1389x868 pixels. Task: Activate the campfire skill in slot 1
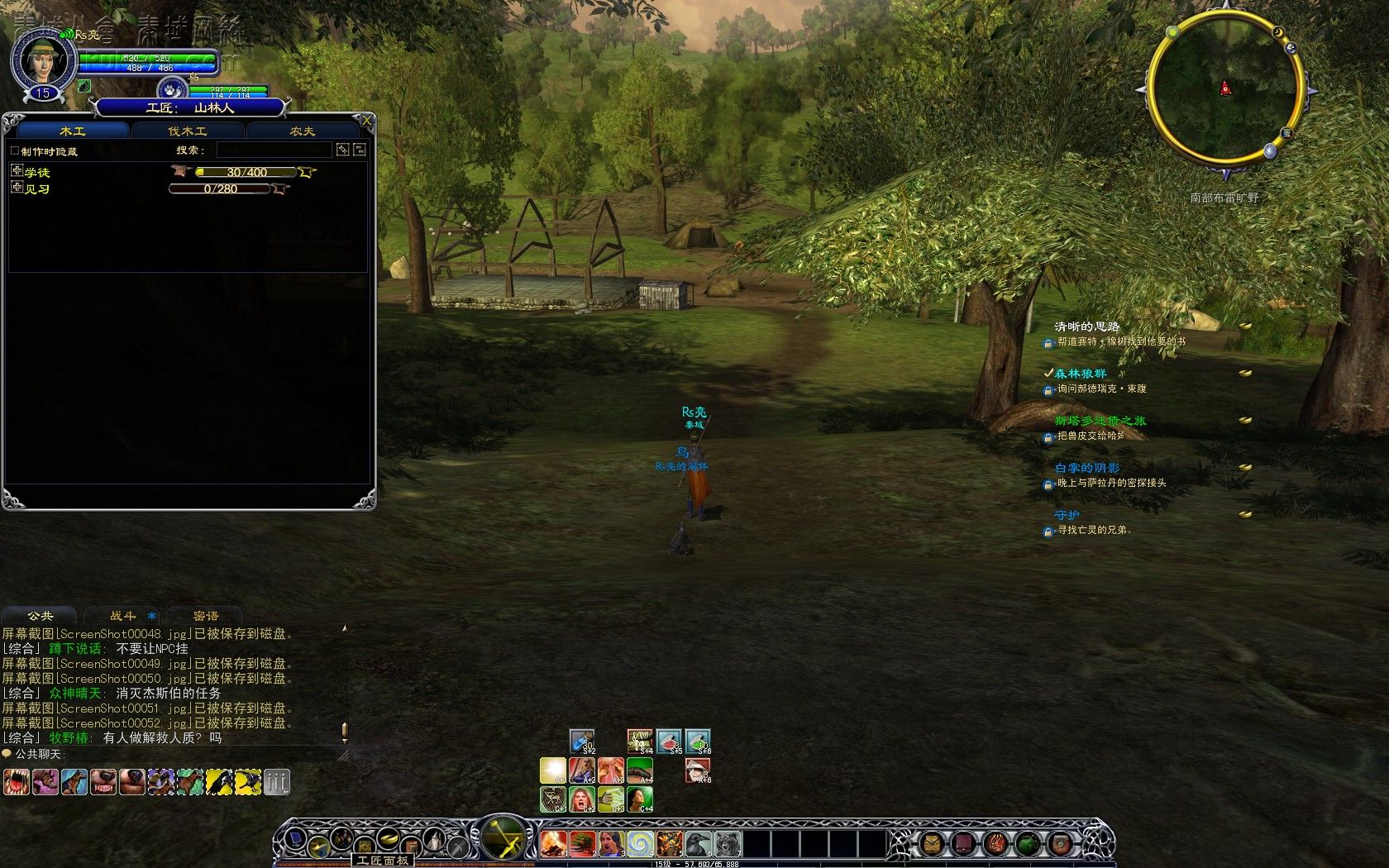coord(553,844)
